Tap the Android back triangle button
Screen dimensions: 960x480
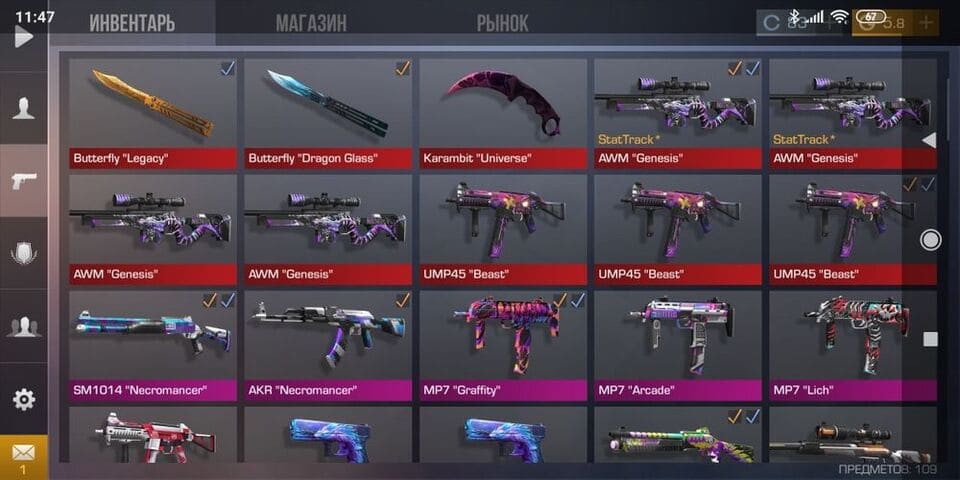point(929,140)
